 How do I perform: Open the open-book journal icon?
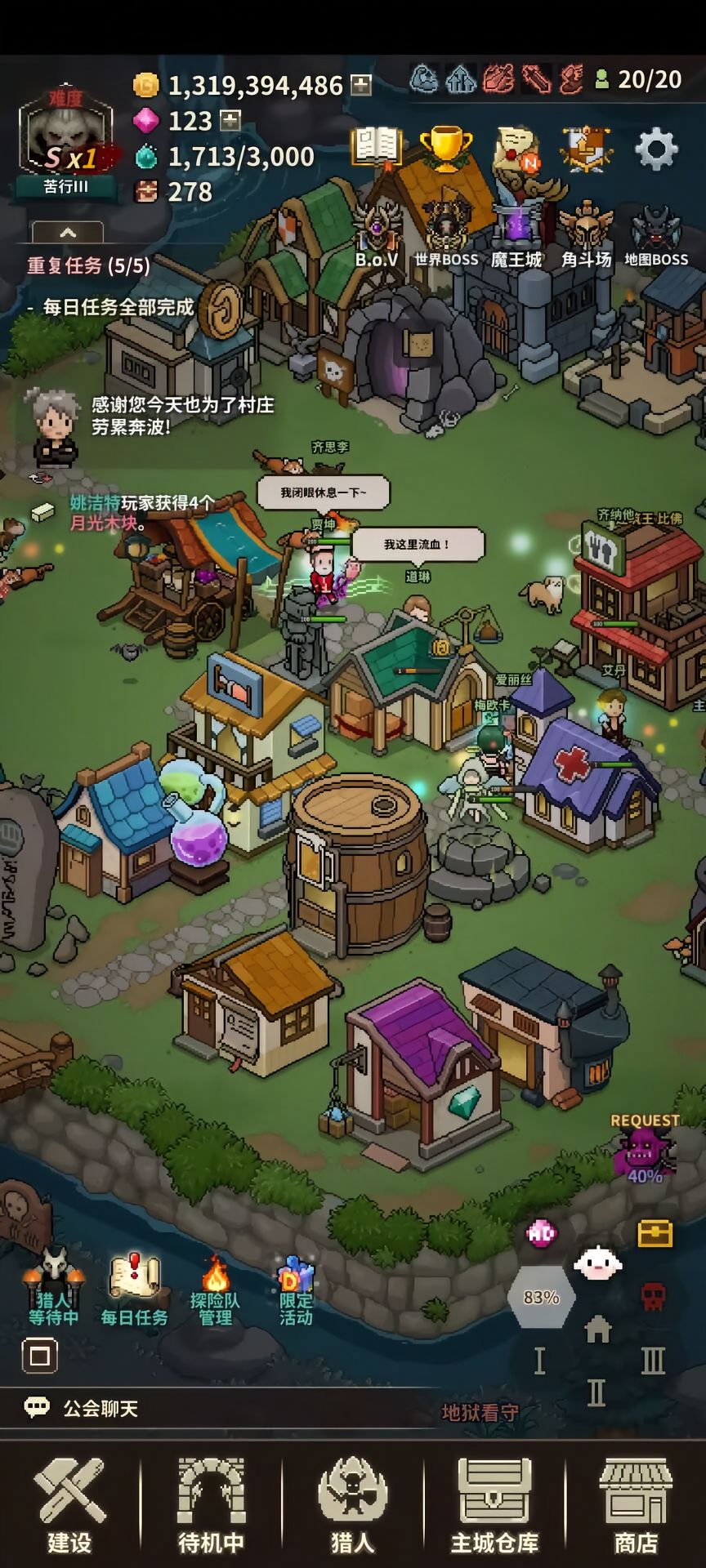376,147
